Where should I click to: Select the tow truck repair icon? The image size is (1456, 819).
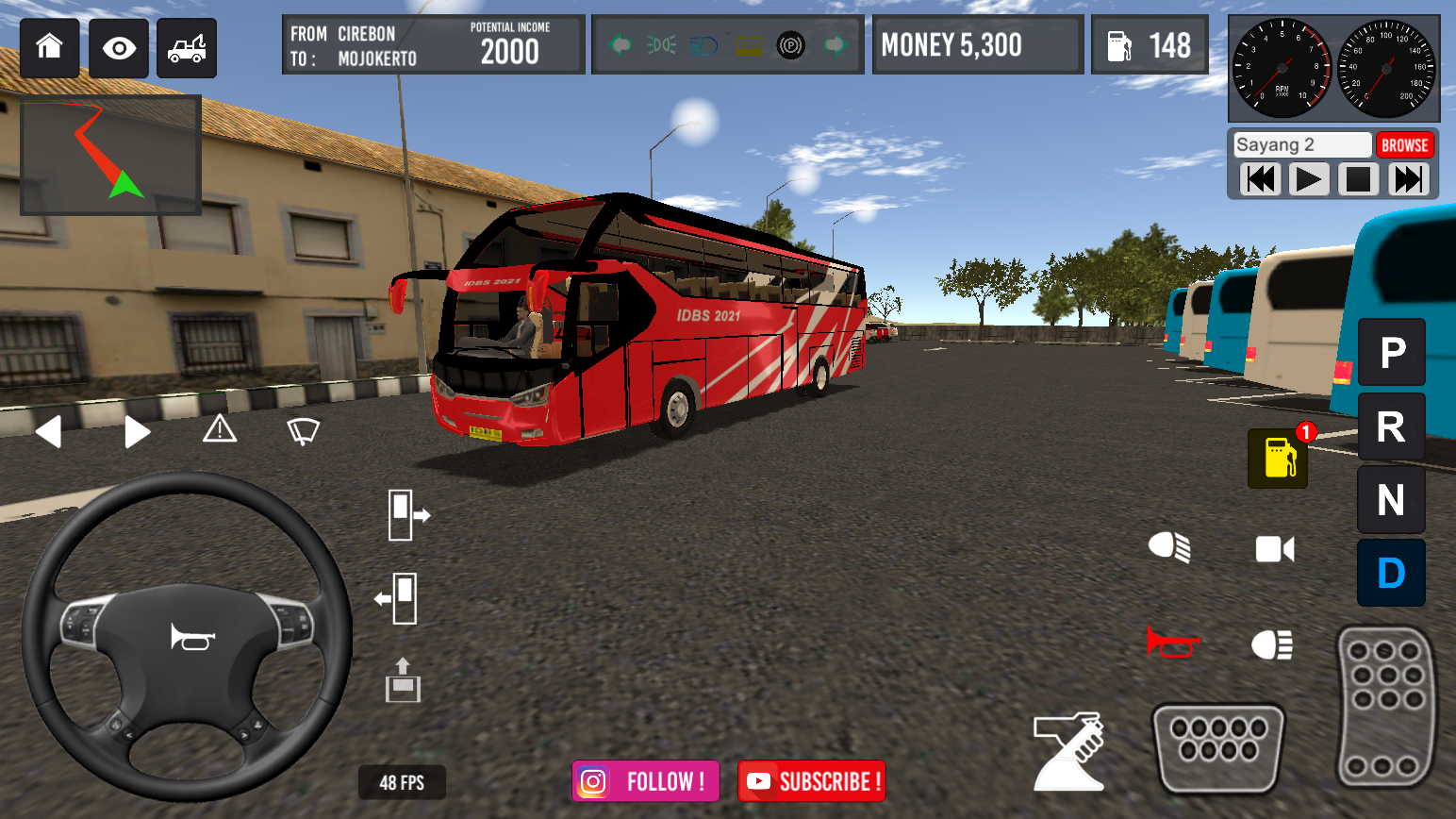(186, 47)
